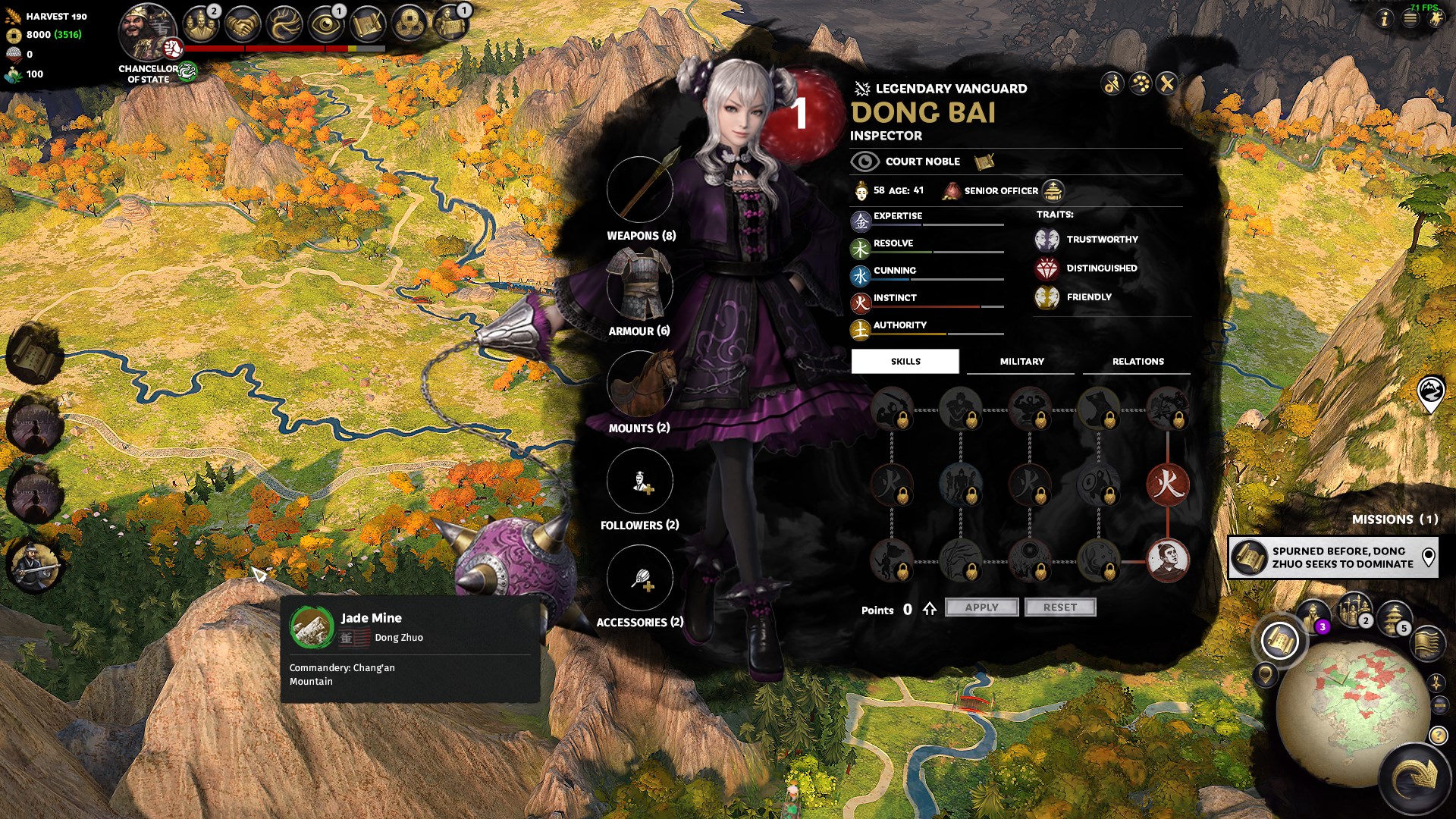Close the Dong Bai character panel

1167,83
